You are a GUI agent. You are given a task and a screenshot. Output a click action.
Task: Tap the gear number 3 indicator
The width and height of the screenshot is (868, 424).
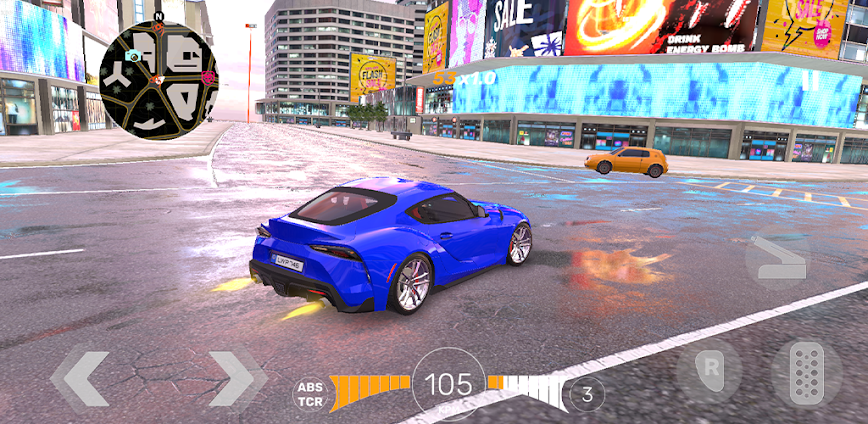tap(587, 393)
